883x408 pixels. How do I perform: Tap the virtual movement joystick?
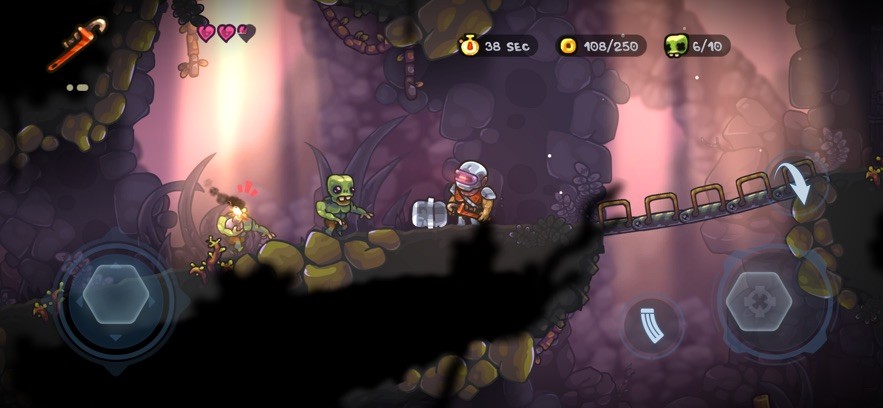point(116,294)
